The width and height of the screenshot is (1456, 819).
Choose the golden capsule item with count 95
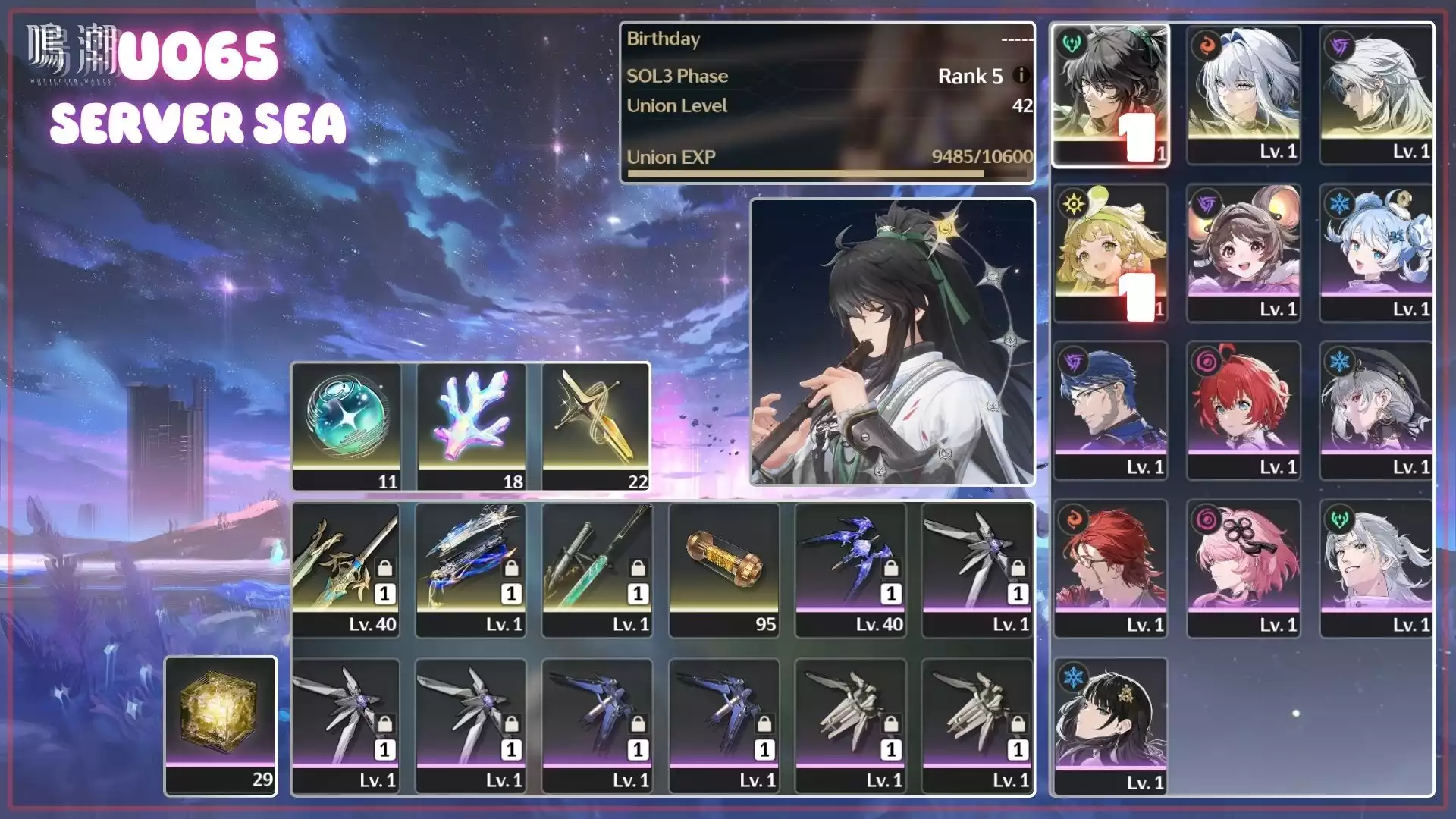click(x=724, y=569)
